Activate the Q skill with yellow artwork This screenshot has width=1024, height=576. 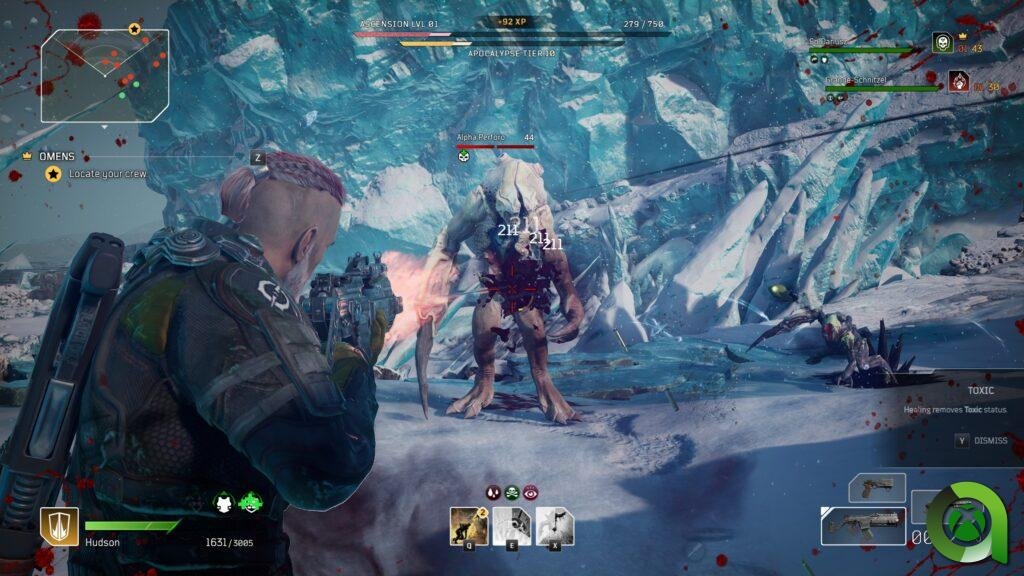[x=469, y=526]
